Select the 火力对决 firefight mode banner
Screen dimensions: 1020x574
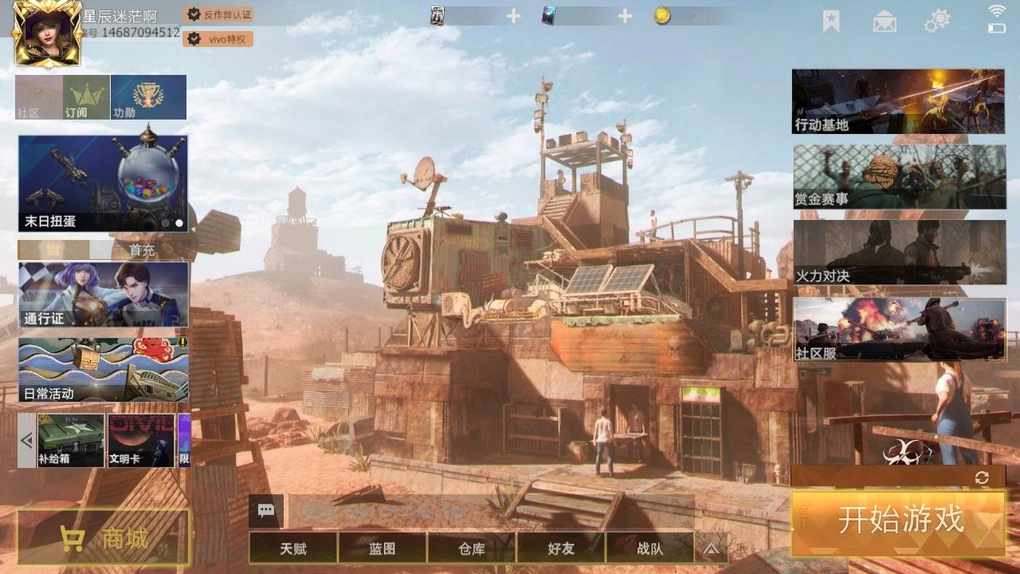pos(898,252)
